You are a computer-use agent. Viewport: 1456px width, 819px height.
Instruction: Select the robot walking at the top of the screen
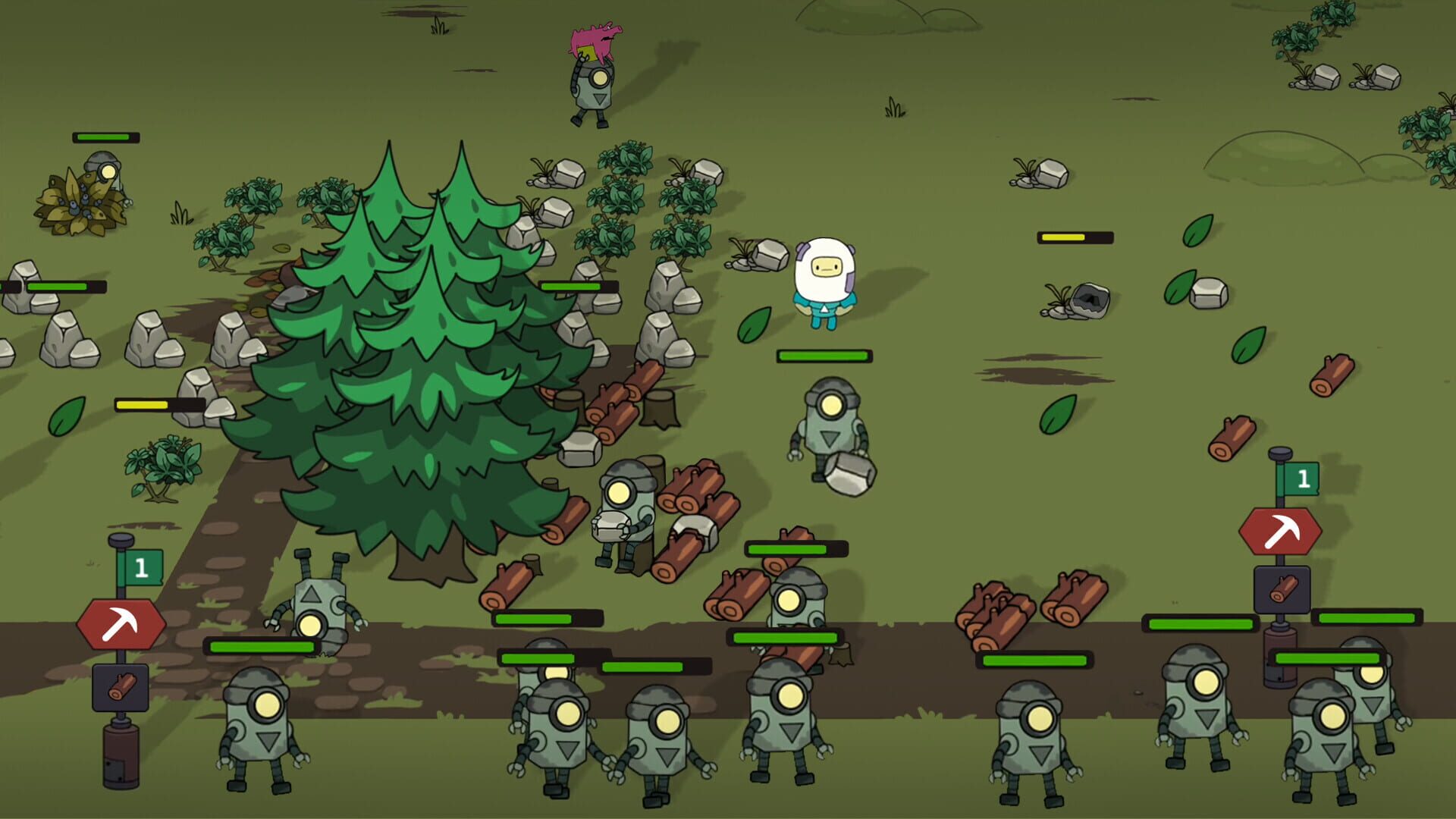(595, 87)
